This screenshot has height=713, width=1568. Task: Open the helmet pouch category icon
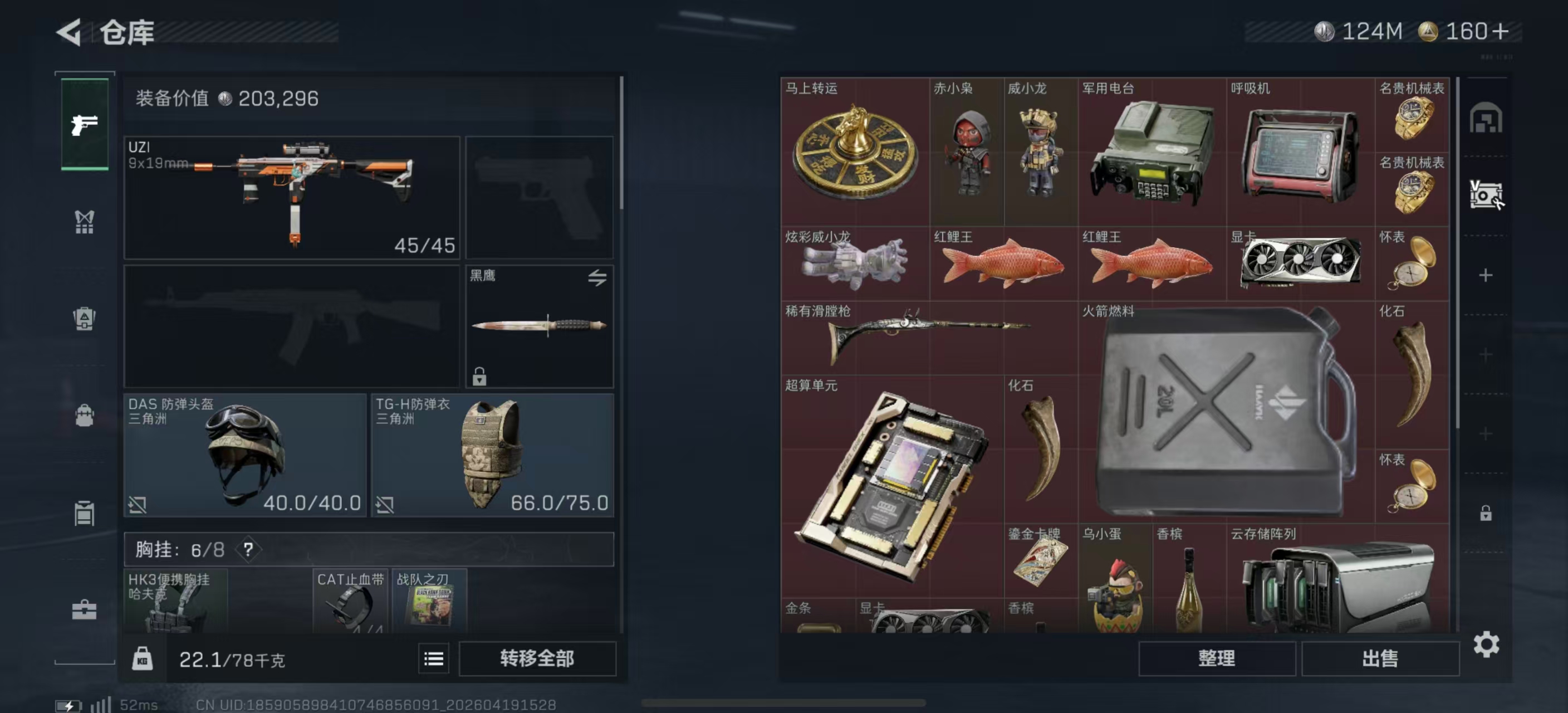click(x=84, y=319)
